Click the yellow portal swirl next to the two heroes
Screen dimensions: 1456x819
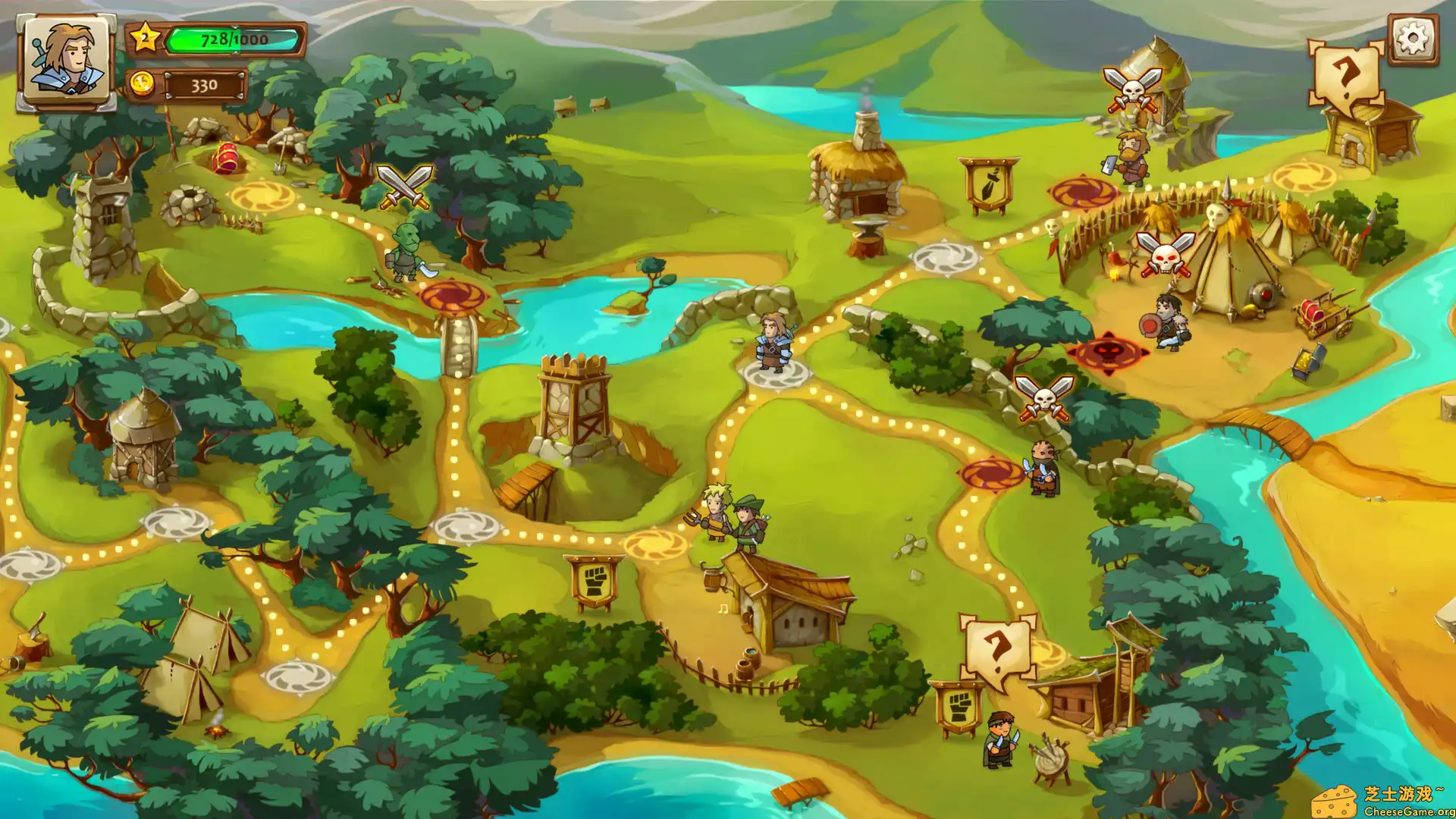[x=654, y=543]
